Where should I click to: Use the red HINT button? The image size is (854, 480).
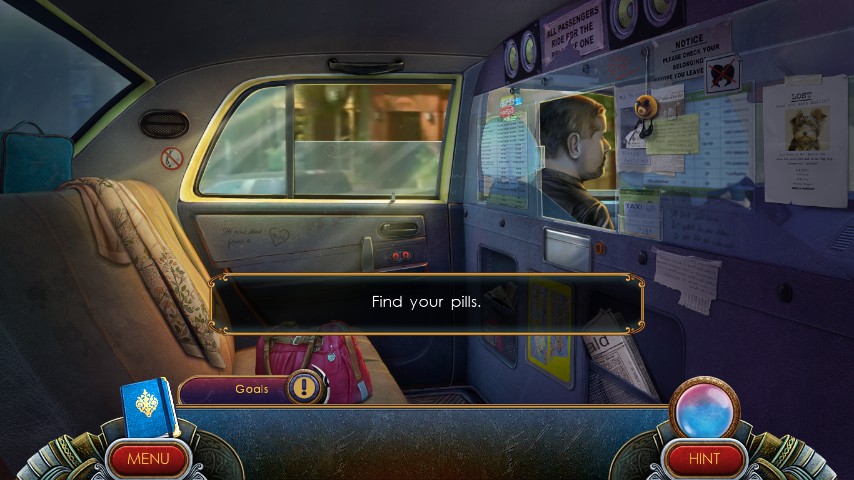click(705, 459)
